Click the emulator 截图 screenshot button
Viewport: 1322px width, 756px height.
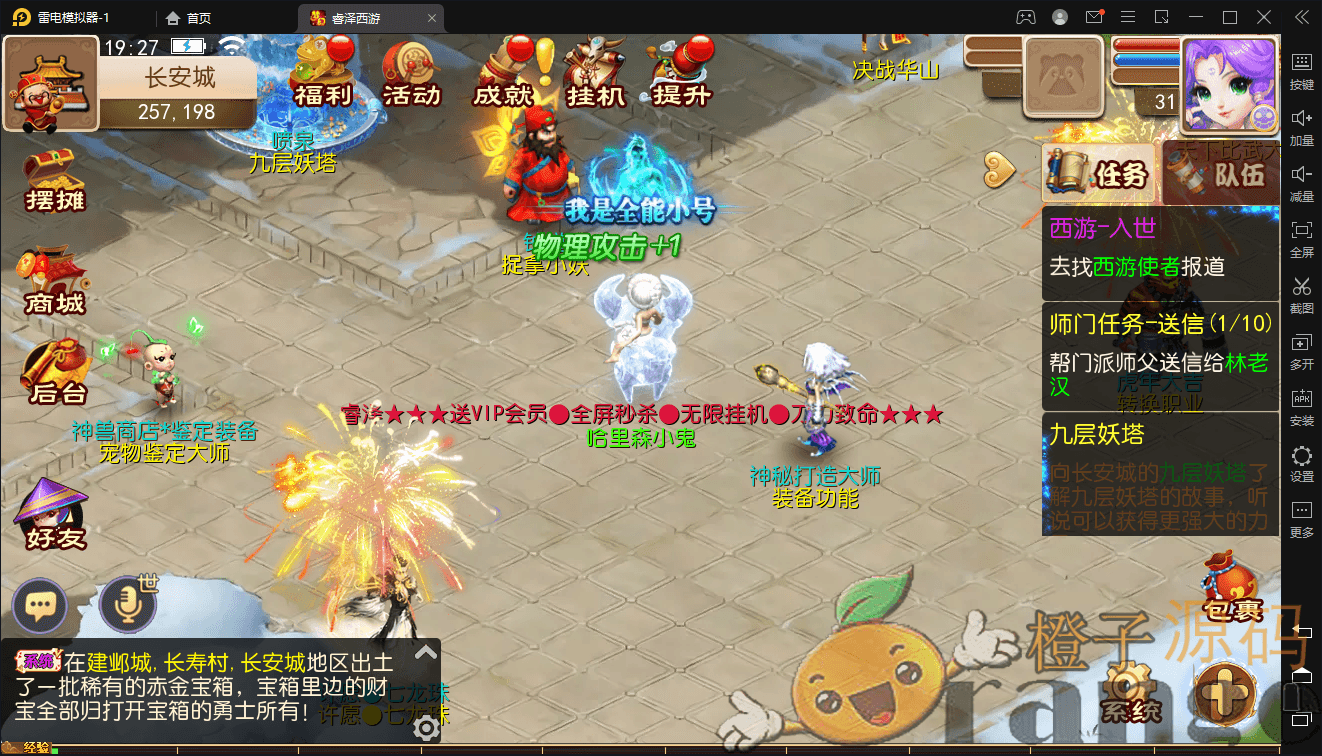click(x=1301, y=295)
